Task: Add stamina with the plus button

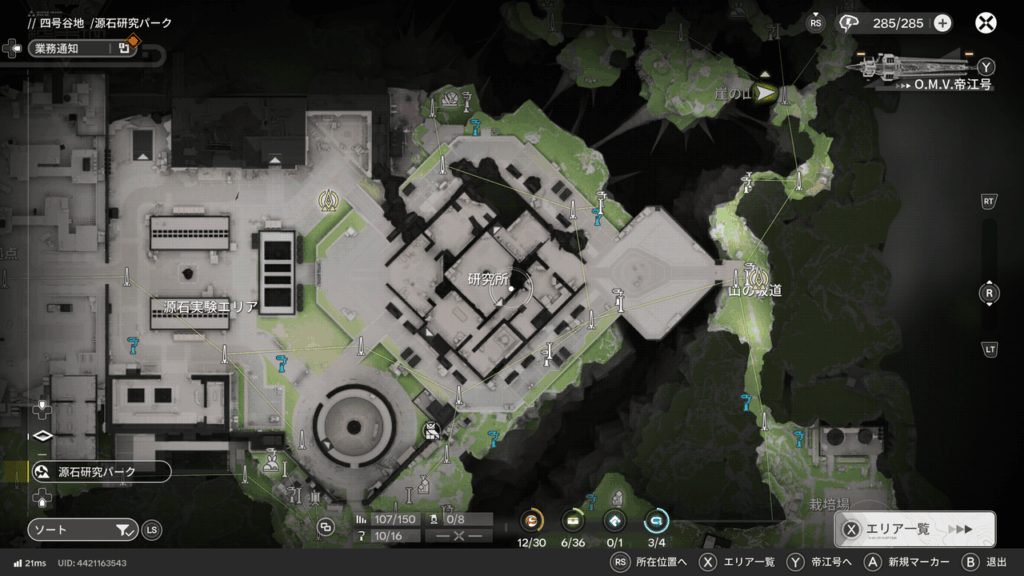Action: [x=942, y=23]
